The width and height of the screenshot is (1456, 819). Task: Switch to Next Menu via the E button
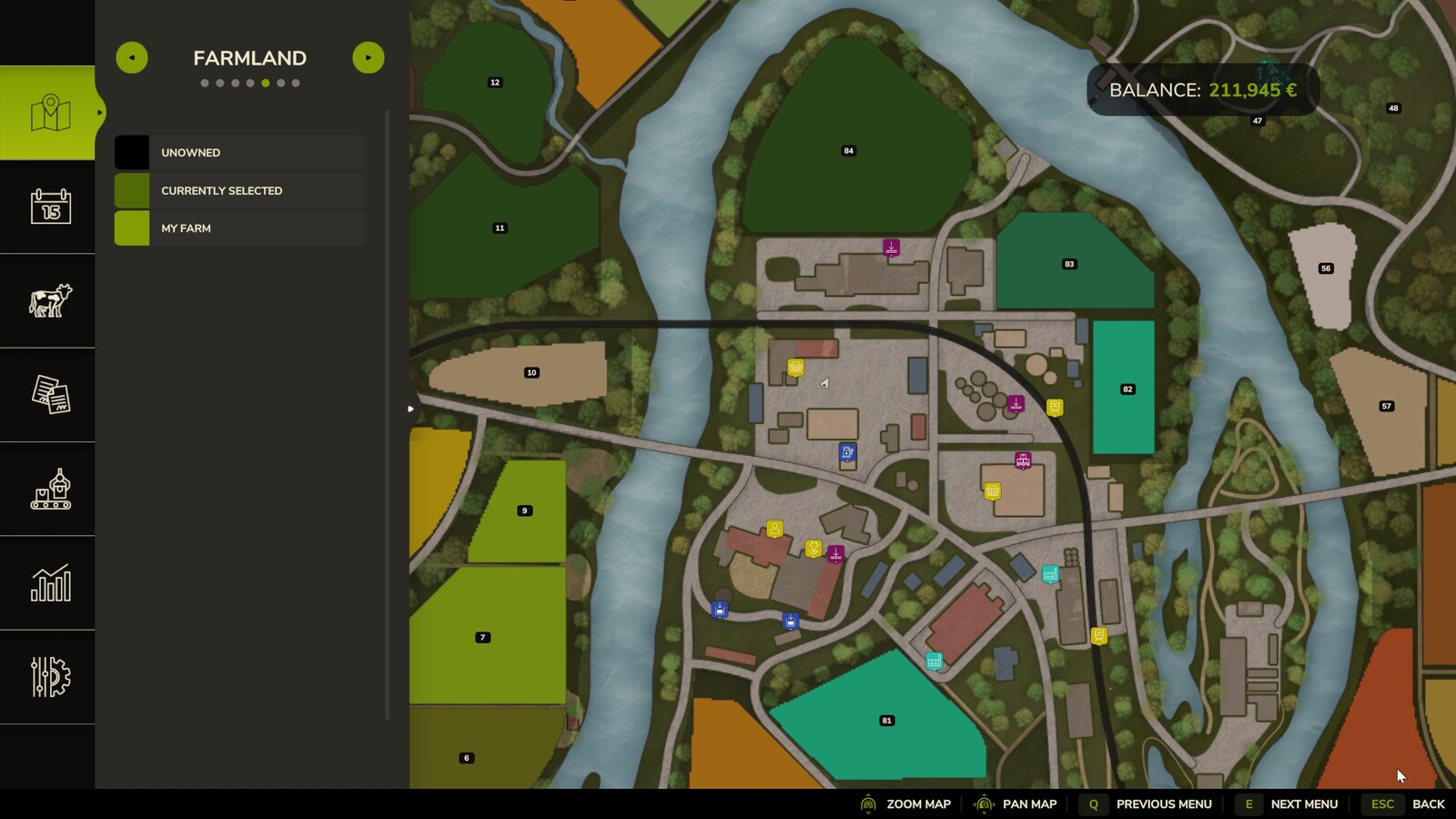tap(1248, 804)
